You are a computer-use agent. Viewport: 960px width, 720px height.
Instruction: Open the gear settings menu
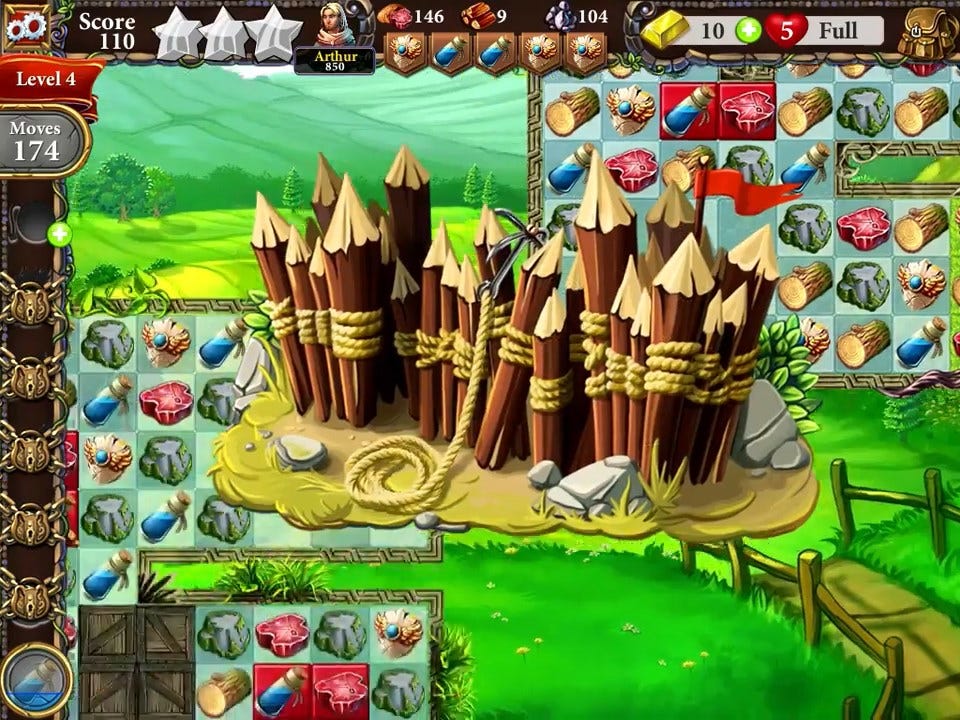pyautogui.click(x=27, y=27)
